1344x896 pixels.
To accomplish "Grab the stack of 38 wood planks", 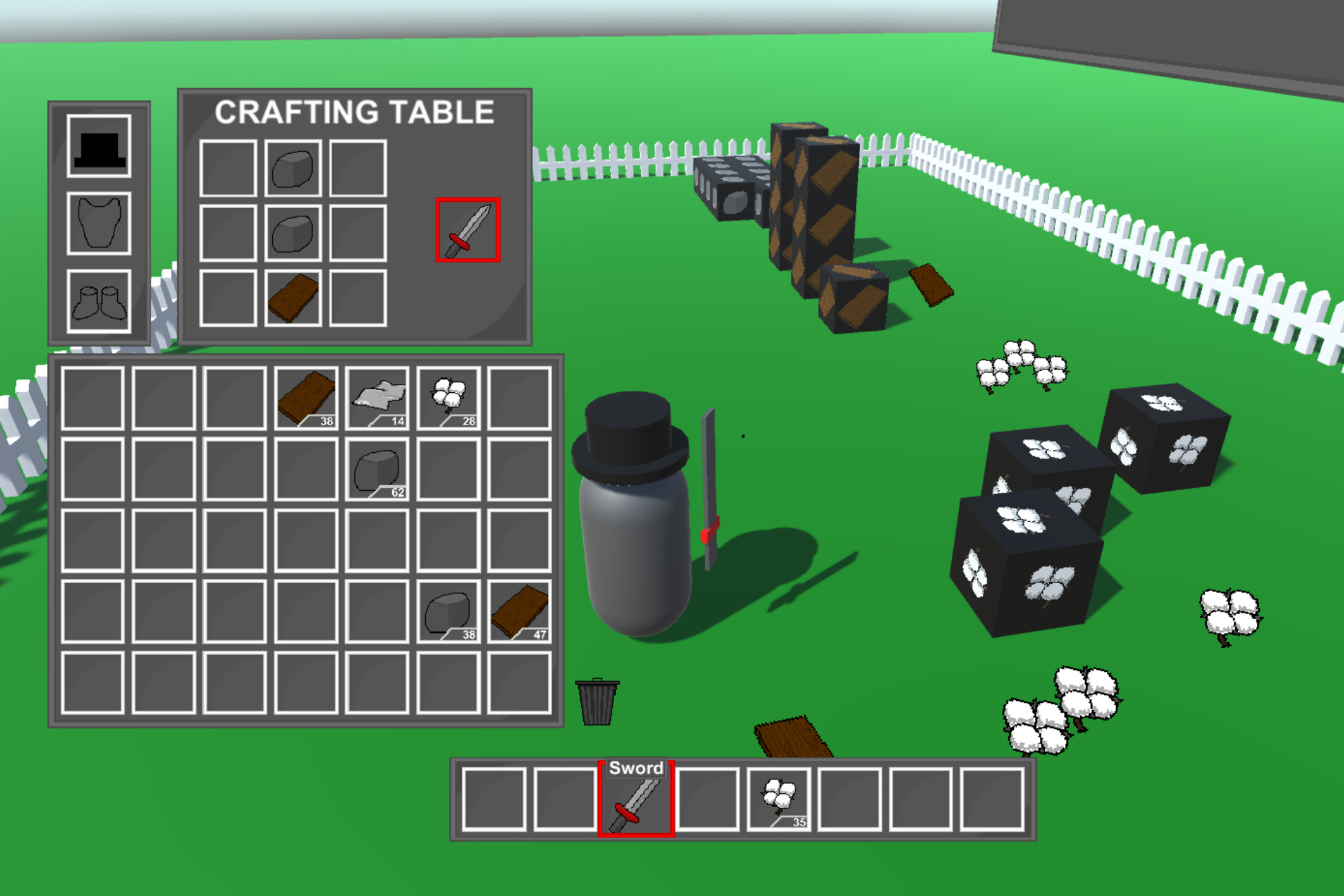I will click(x=306, y=398).
